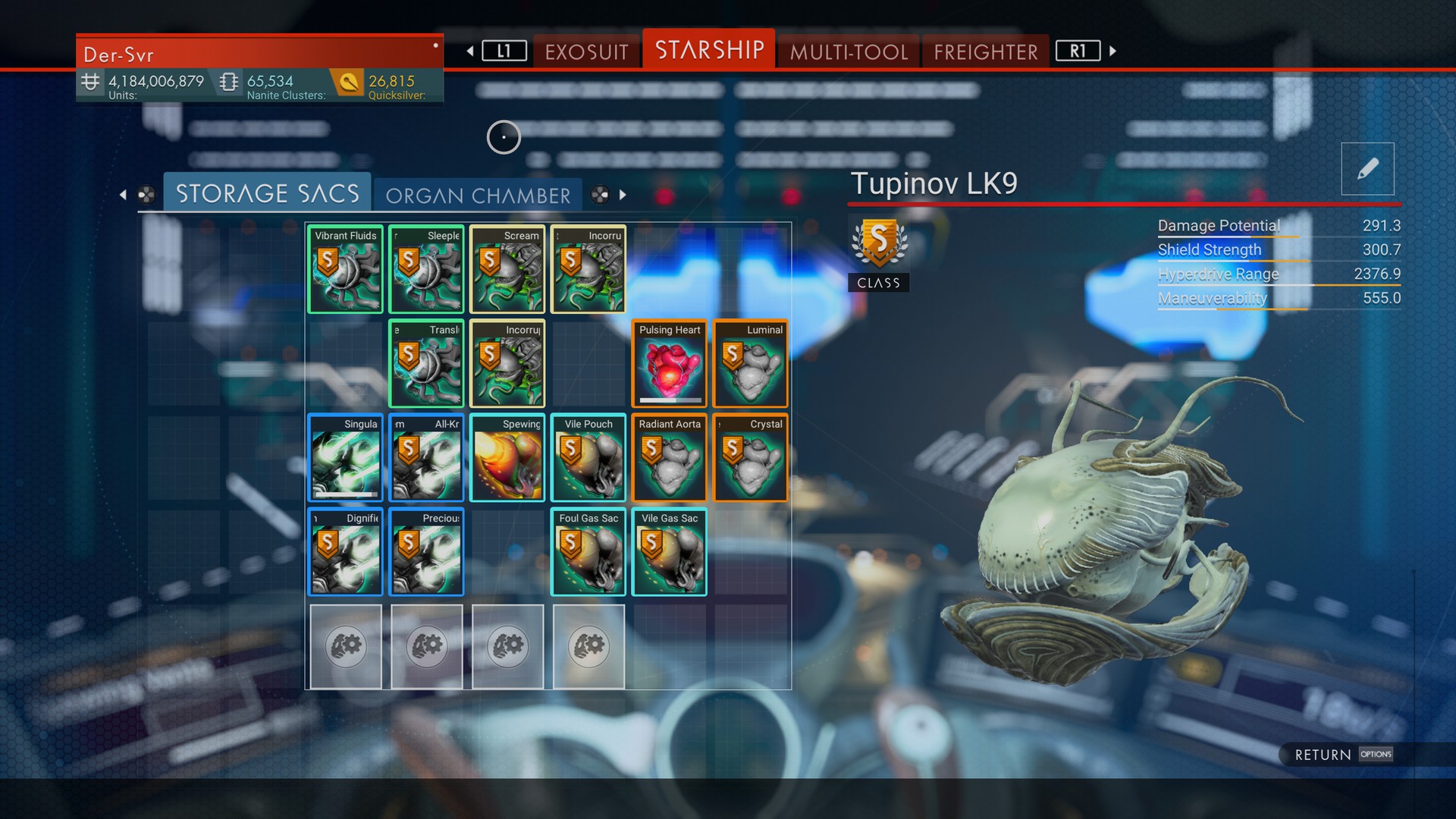Select the Singula engine slot
The width and height of the screenshot is (1456, 819).
tap(346, 458)
